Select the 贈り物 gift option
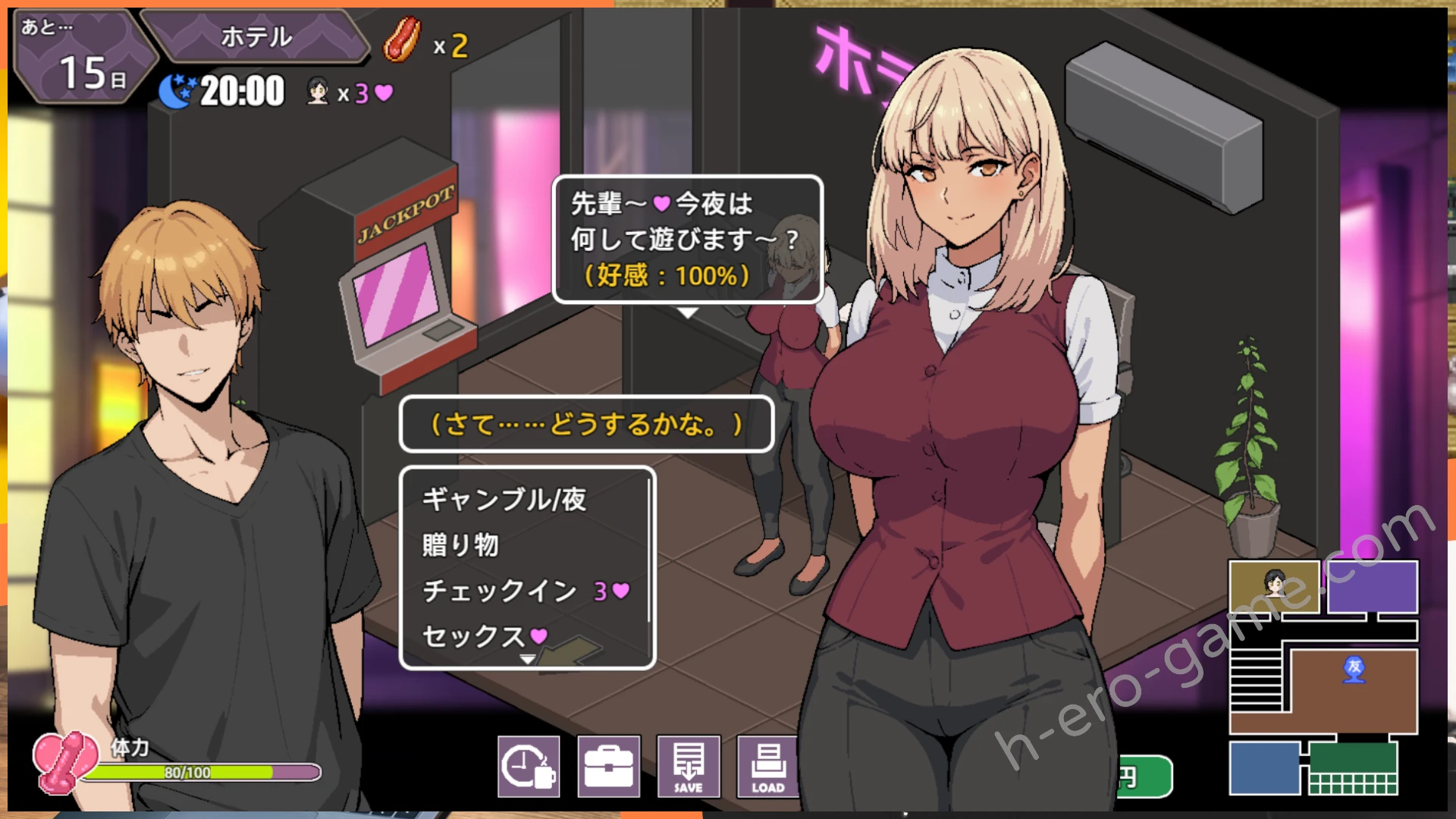1456x819 pixels. [460, 544]
